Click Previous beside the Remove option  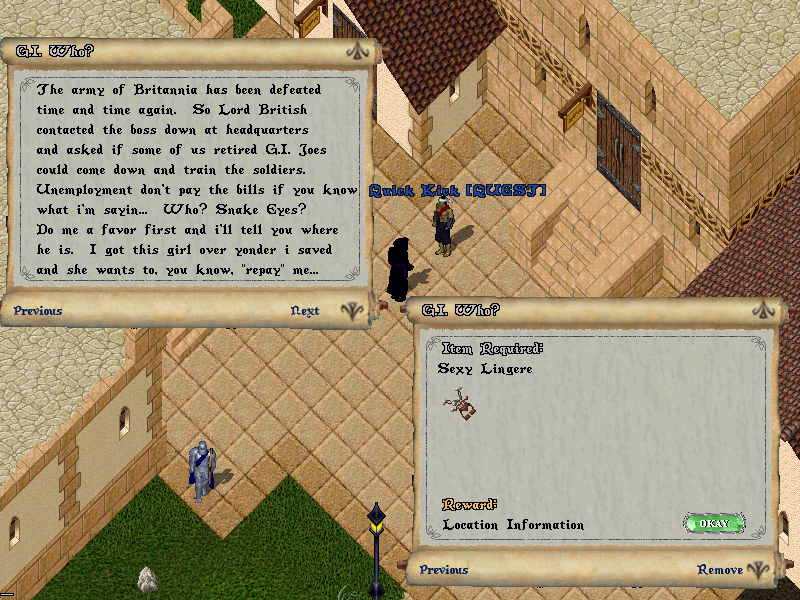(444, 570)
